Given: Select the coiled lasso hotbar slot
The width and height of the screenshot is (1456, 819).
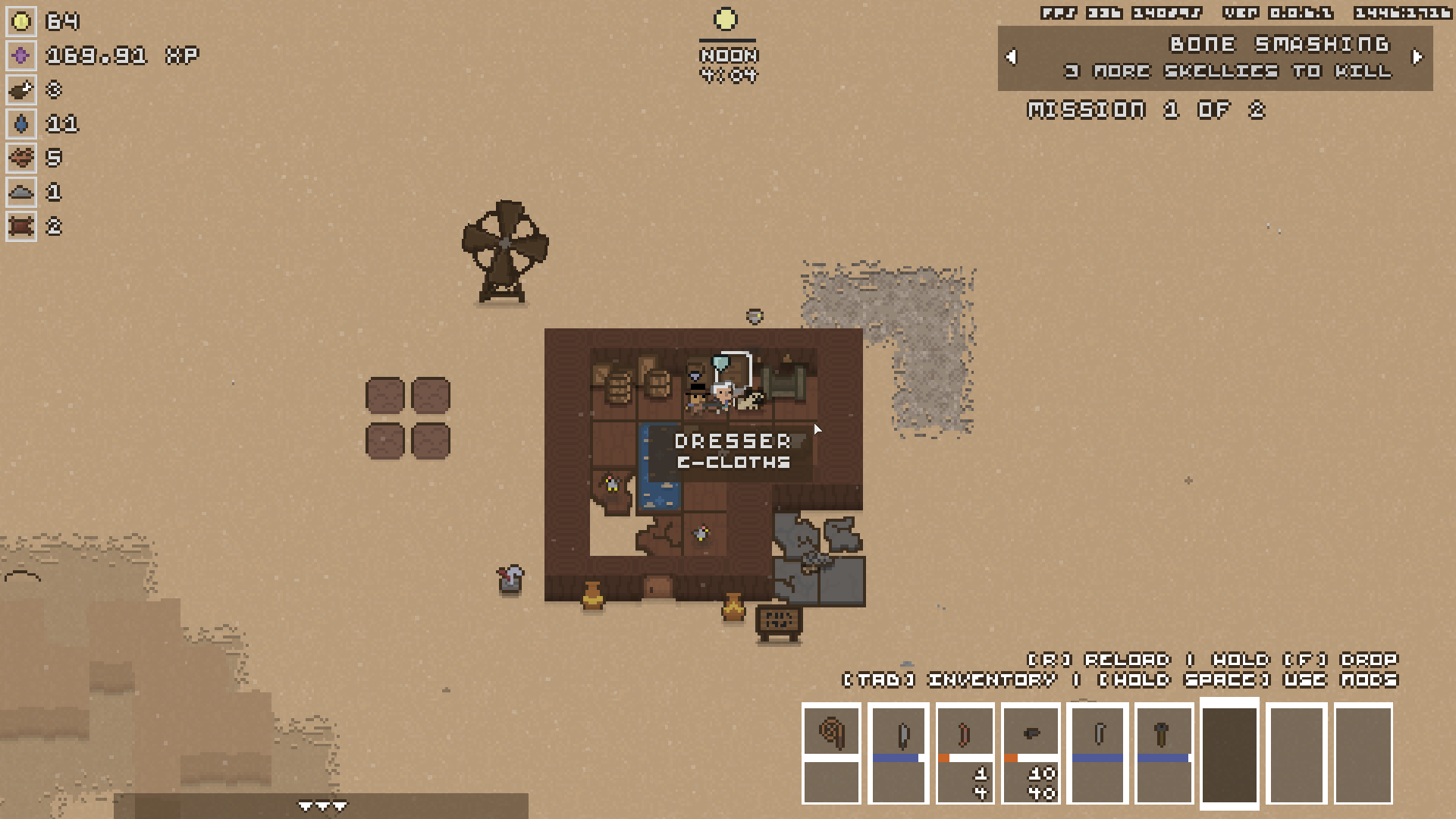Looking at the screenshot, I should point(831,733).
